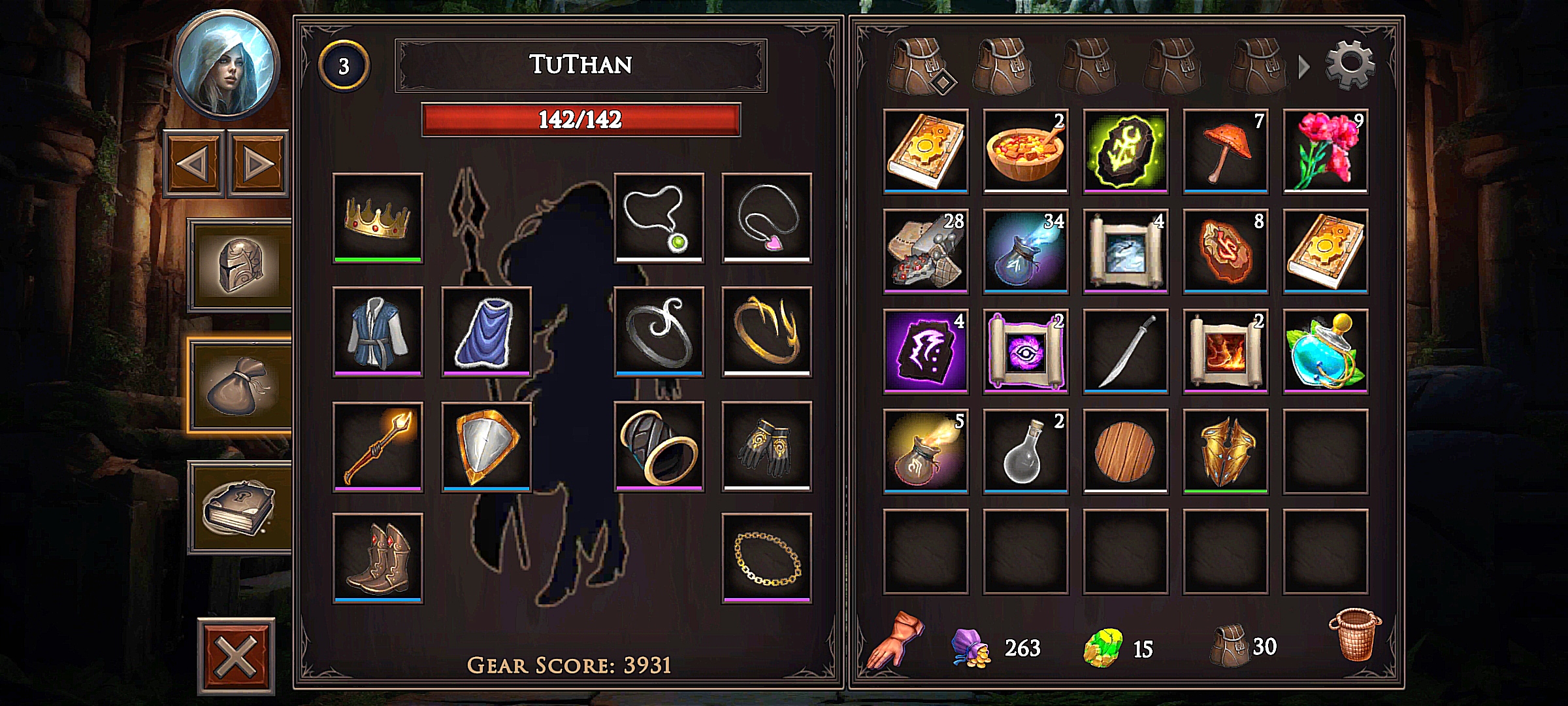Viewport: 1568px width, 706px height.
Task: Select the red mushroom stack
Action: coord(1226,151)
